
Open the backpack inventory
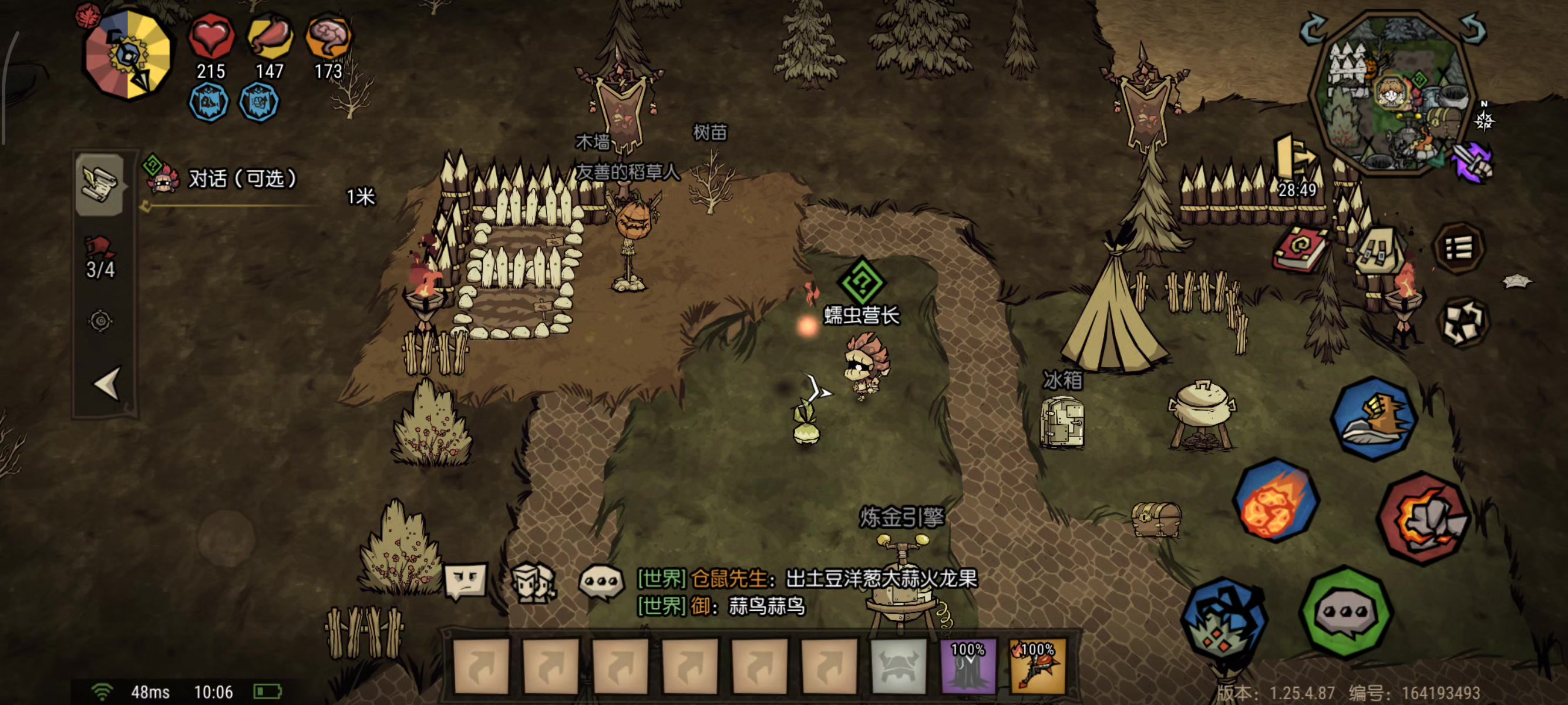point(1378,250)
